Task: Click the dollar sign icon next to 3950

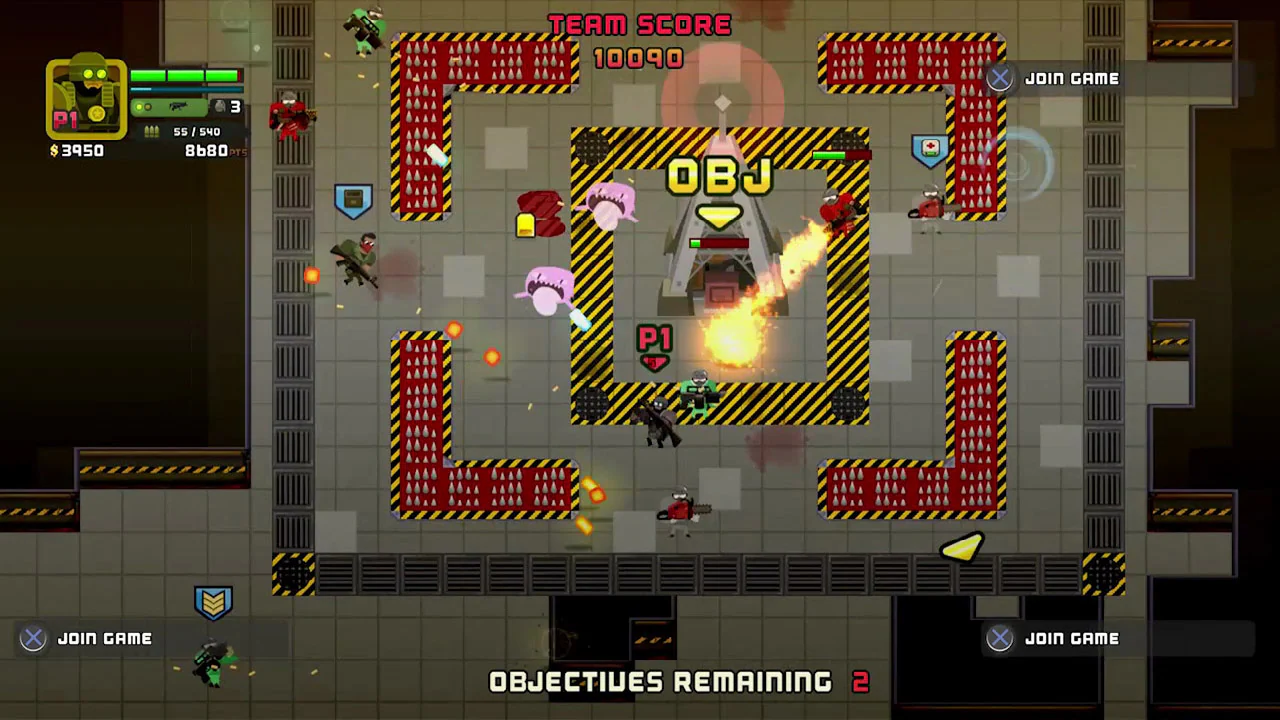Action: [x=54, y=149]
